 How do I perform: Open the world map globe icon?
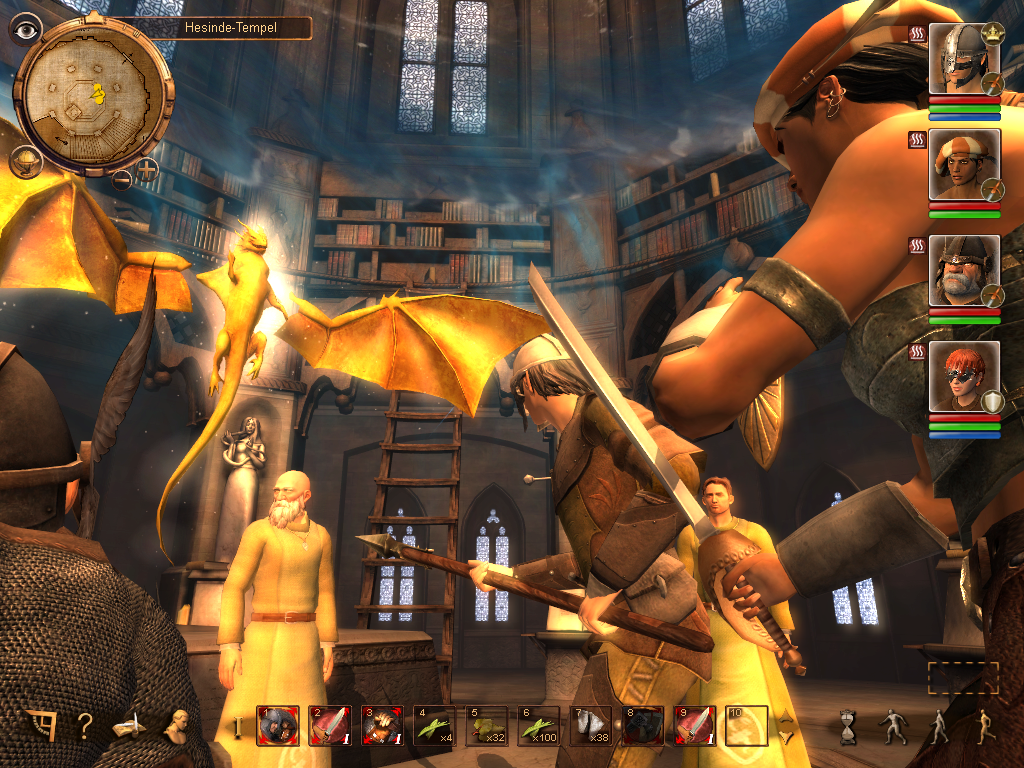point(25,160)
